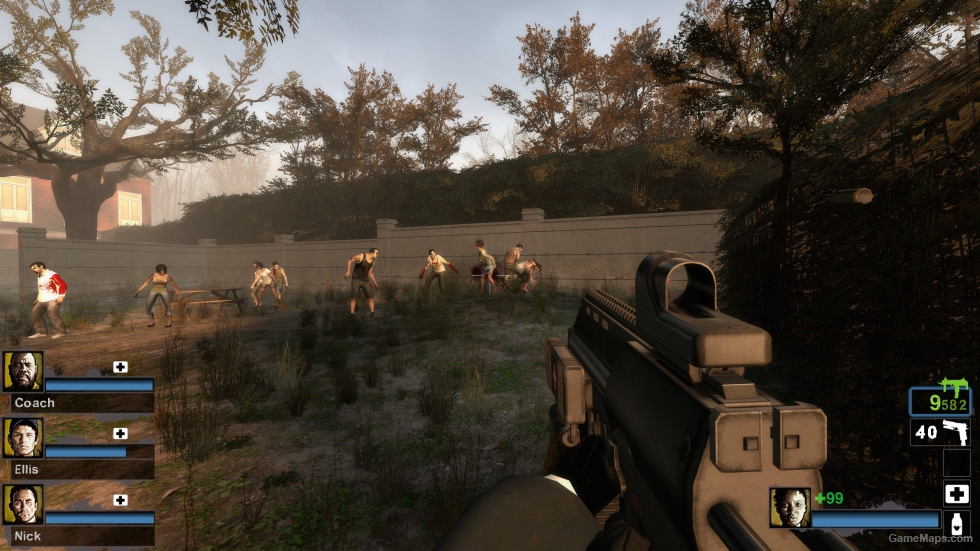Click the medkit icon above Ellis's health

pyautogui.click(x=120, y=433)
